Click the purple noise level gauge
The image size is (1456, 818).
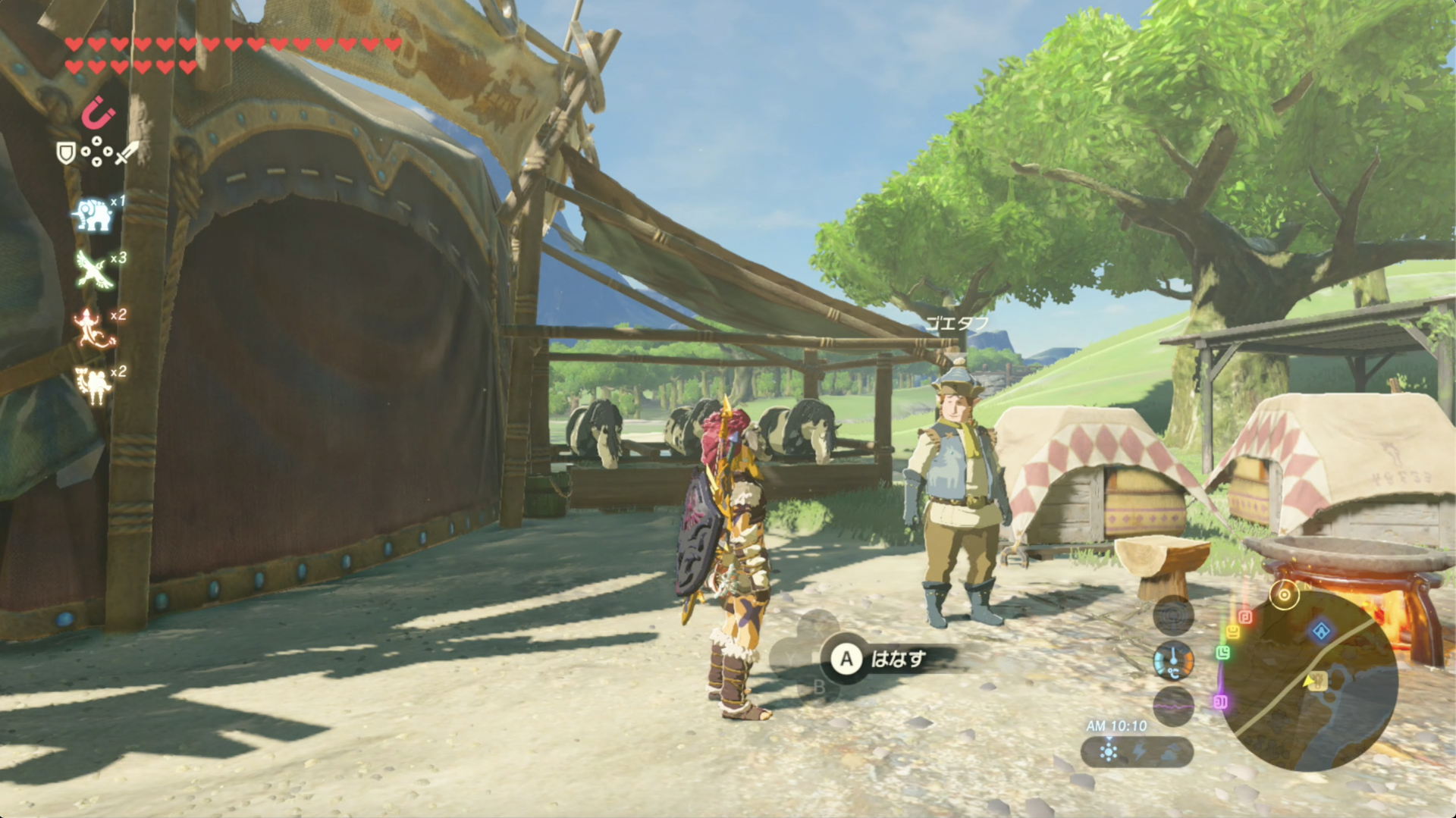tap(1173, 707)
